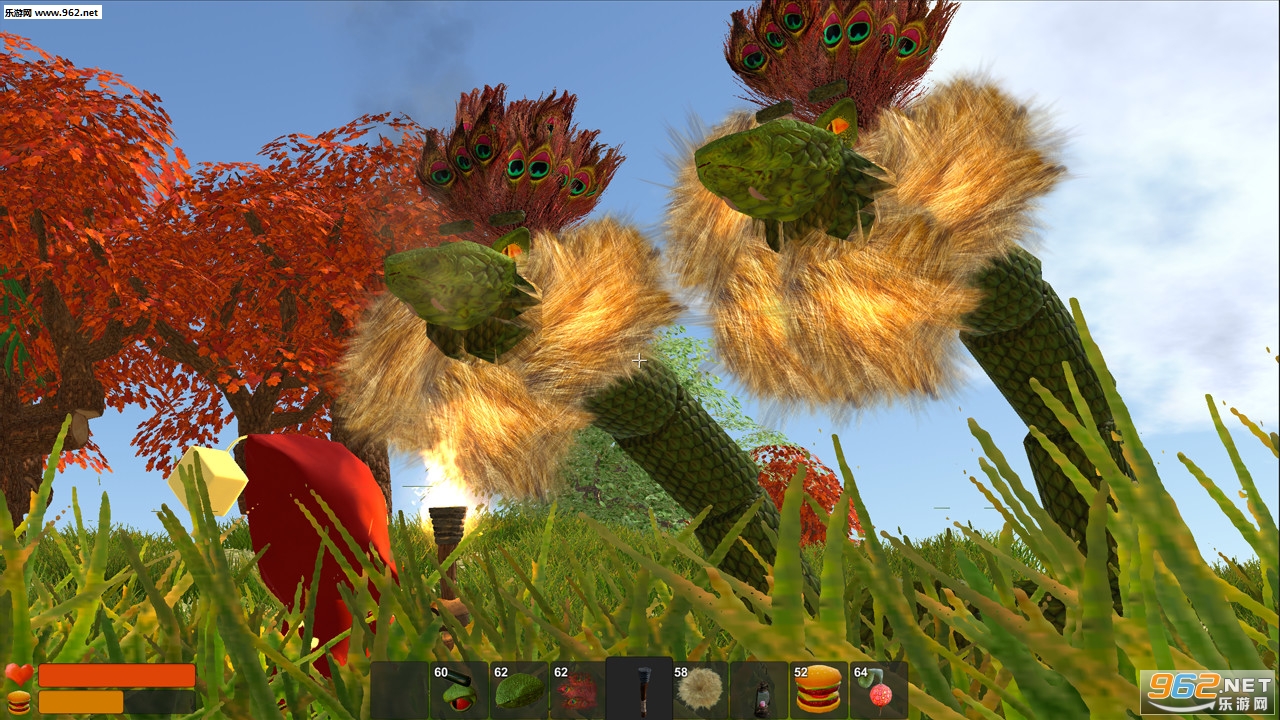Select the green cannon creature hotbar slot
Viewport: 1280px width, 720px height.
pos(459,690)
